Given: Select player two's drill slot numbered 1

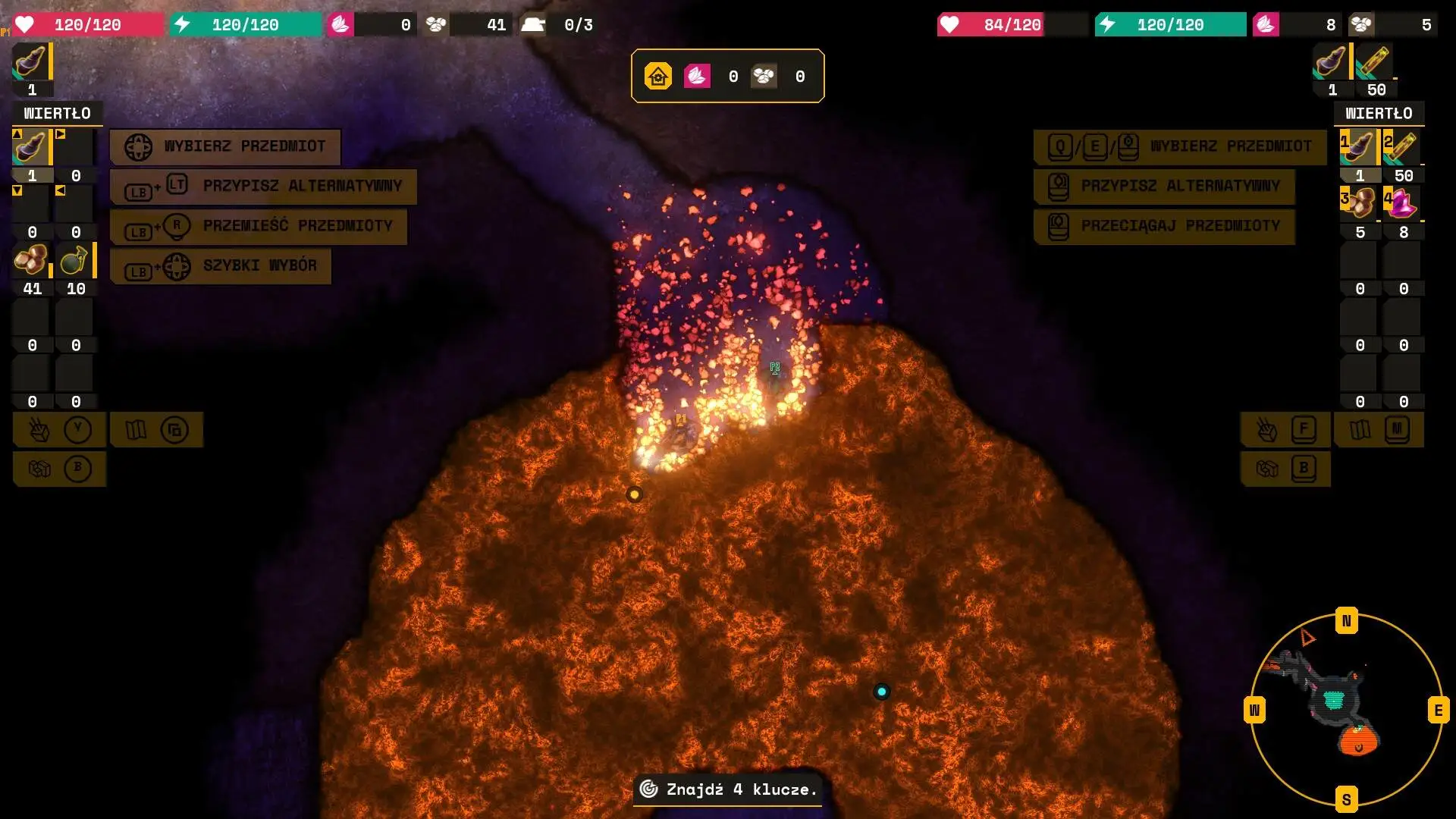Looking at the screenshot, I should [x=1358, y=147].
